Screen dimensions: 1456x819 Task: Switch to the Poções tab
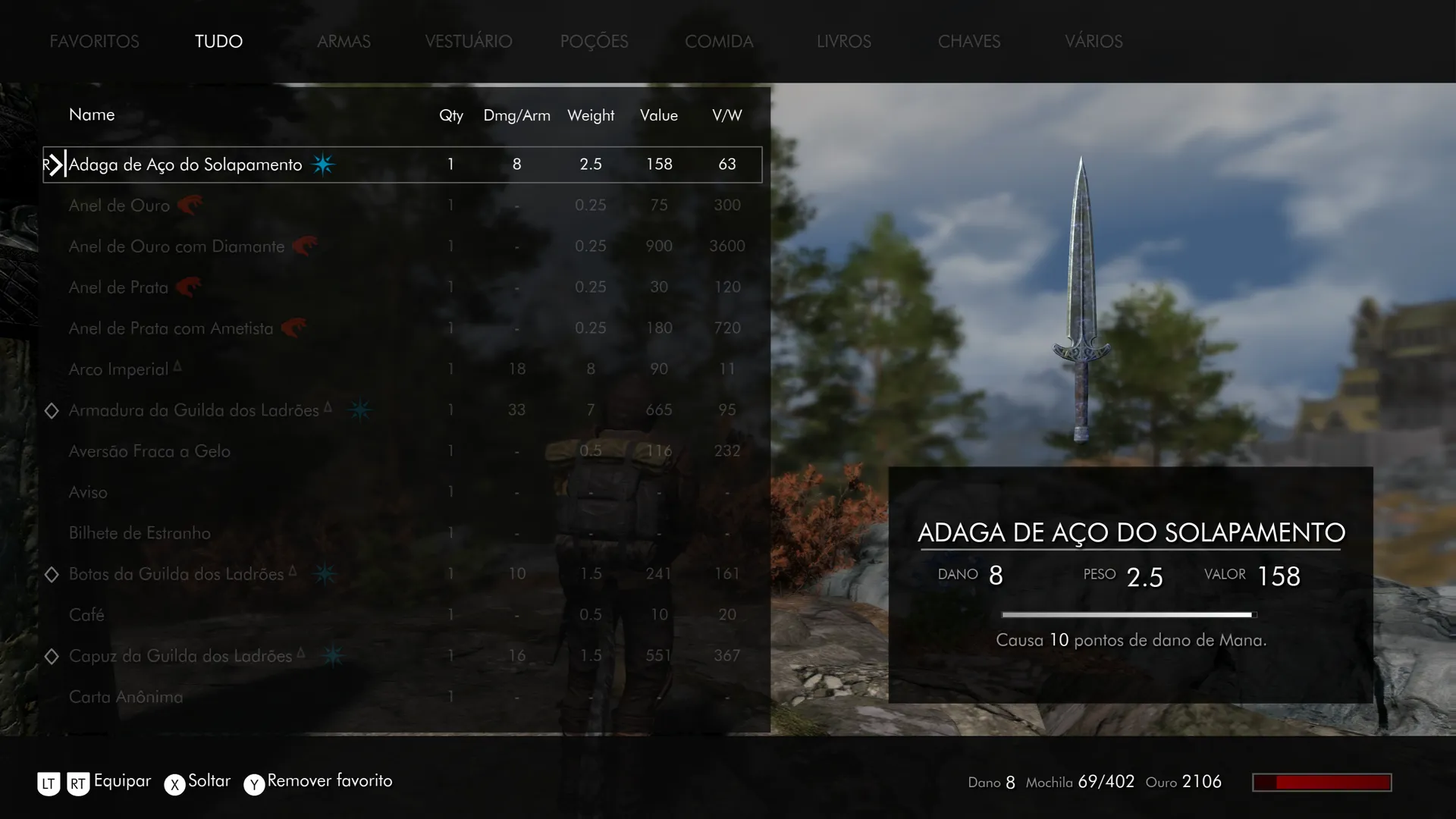[x=594, y=42]
